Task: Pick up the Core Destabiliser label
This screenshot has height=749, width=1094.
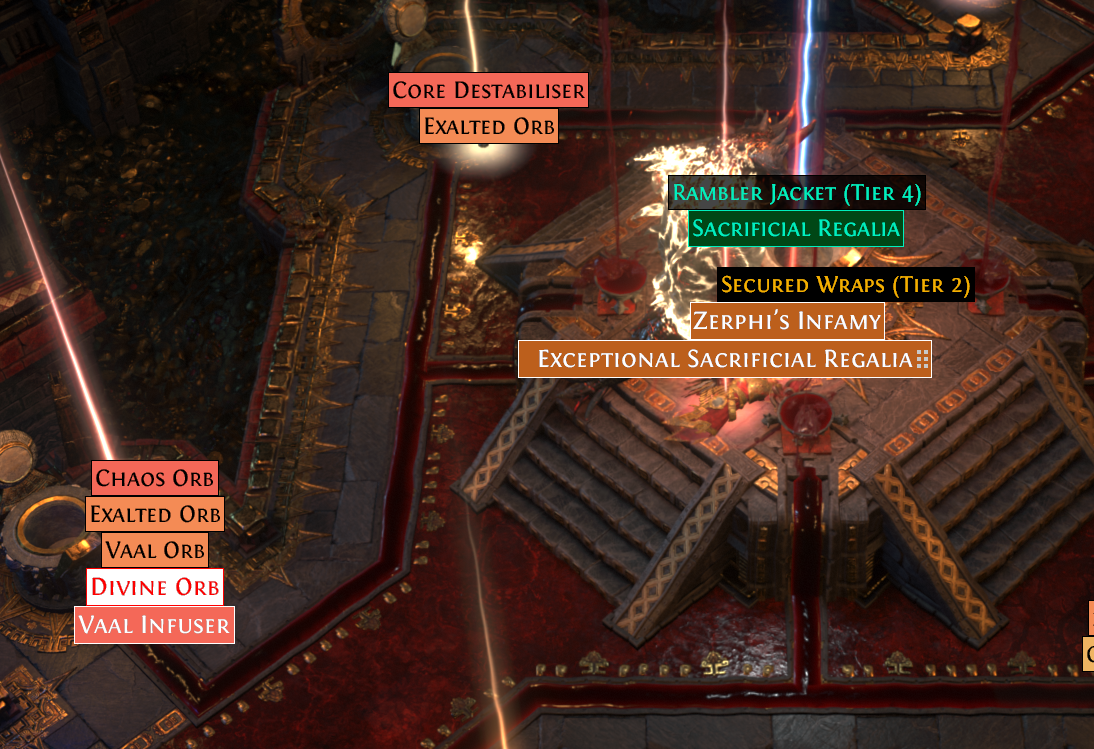Action: pyautogui.click(x=488, y=91)
